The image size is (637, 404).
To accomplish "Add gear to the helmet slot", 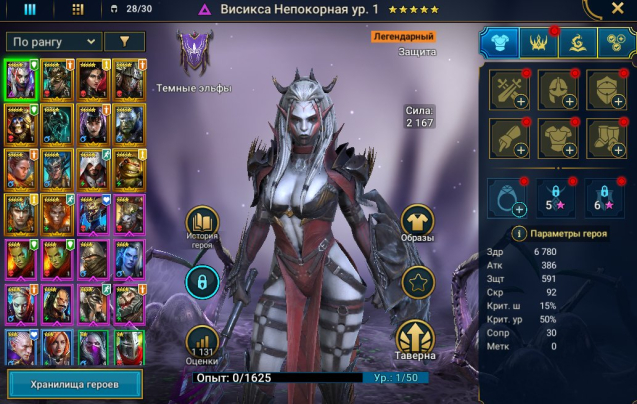I will pyautogui.click(x=557, y=90).
